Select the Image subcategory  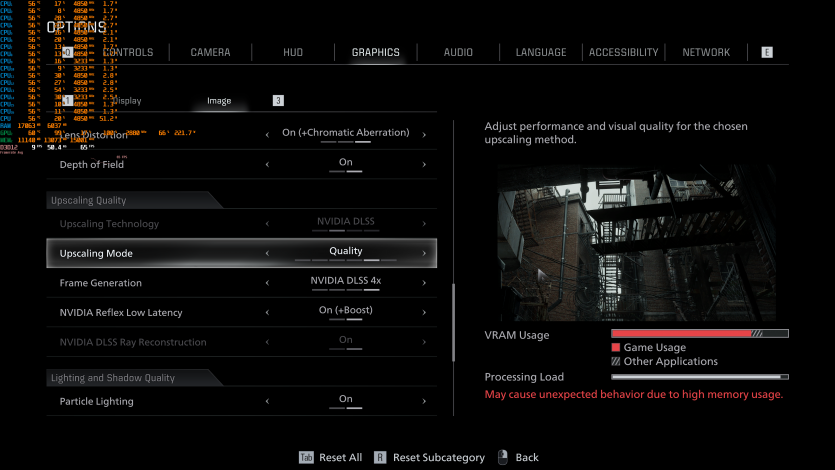coord(219,101)
